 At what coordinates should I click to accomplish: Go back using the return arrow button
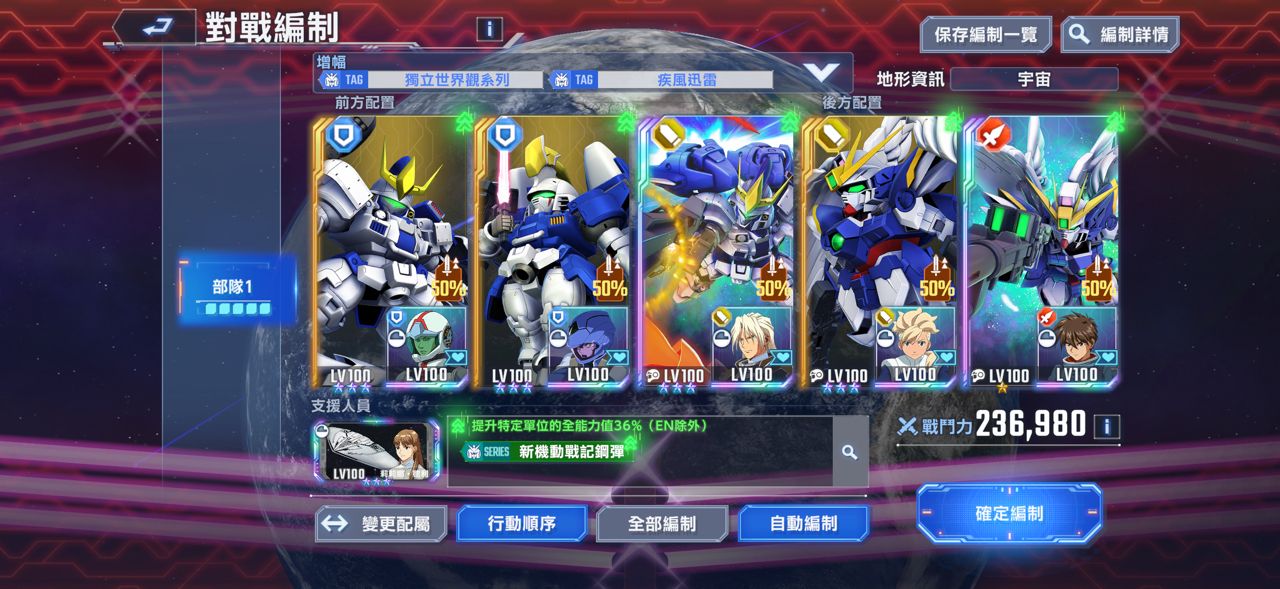coord(153,28)
